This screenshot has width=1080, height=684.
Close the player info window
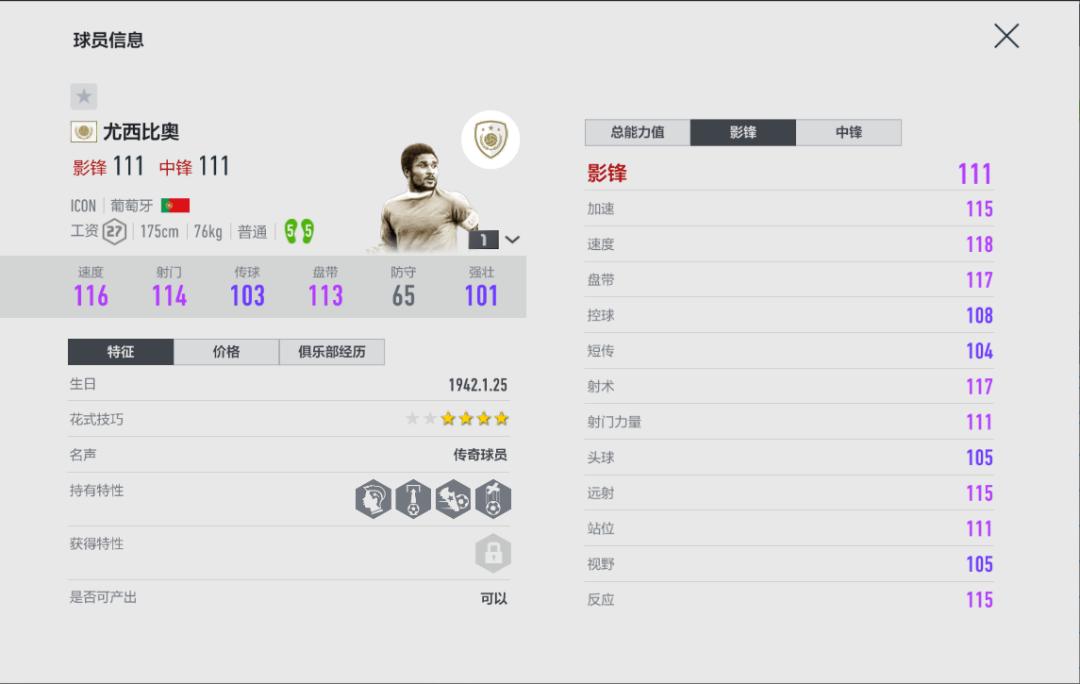coord(1006,37)
